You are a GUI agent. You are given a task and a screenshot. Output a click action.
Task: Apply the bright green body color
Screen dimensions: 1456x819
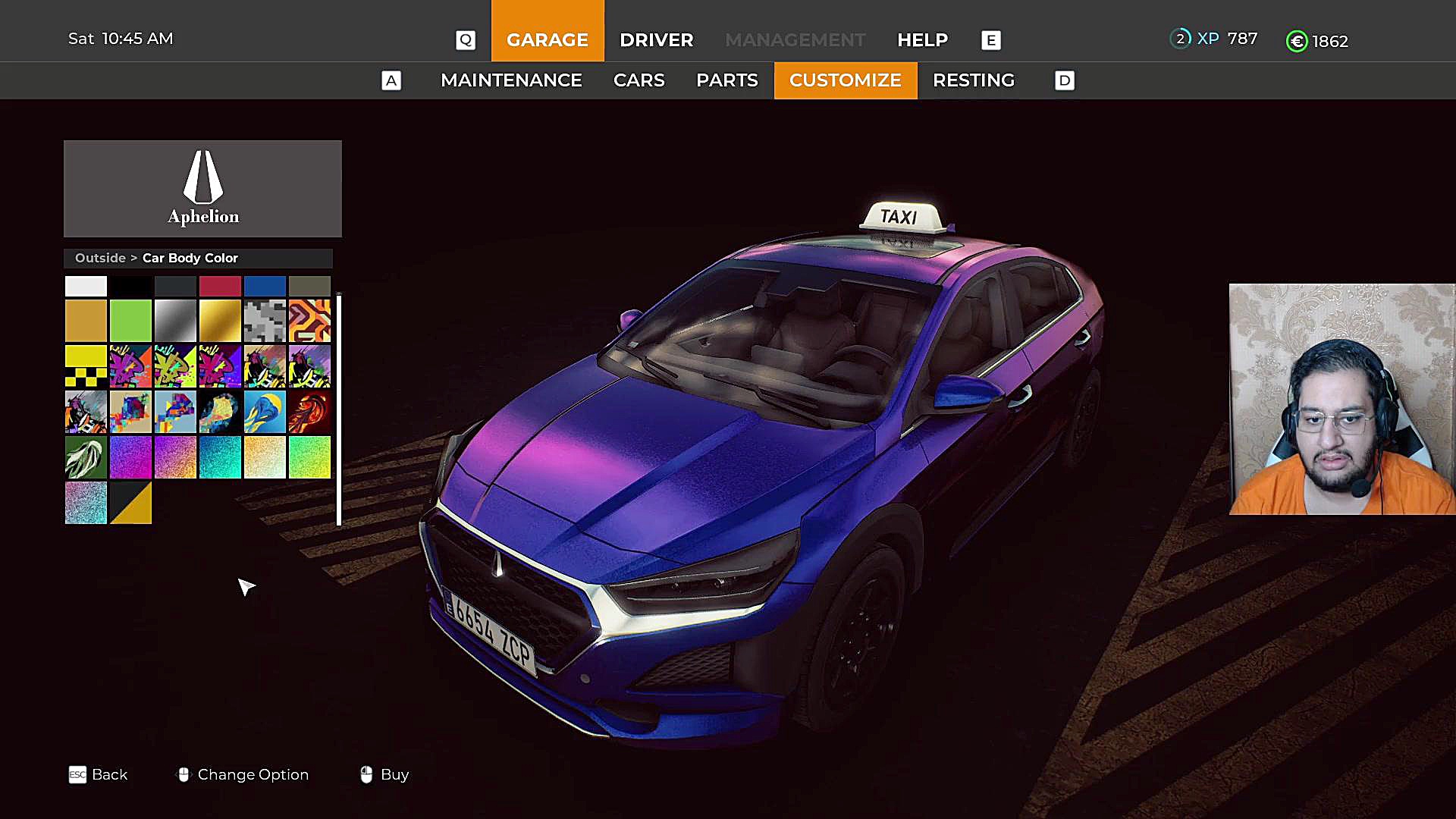coord(130,321)
